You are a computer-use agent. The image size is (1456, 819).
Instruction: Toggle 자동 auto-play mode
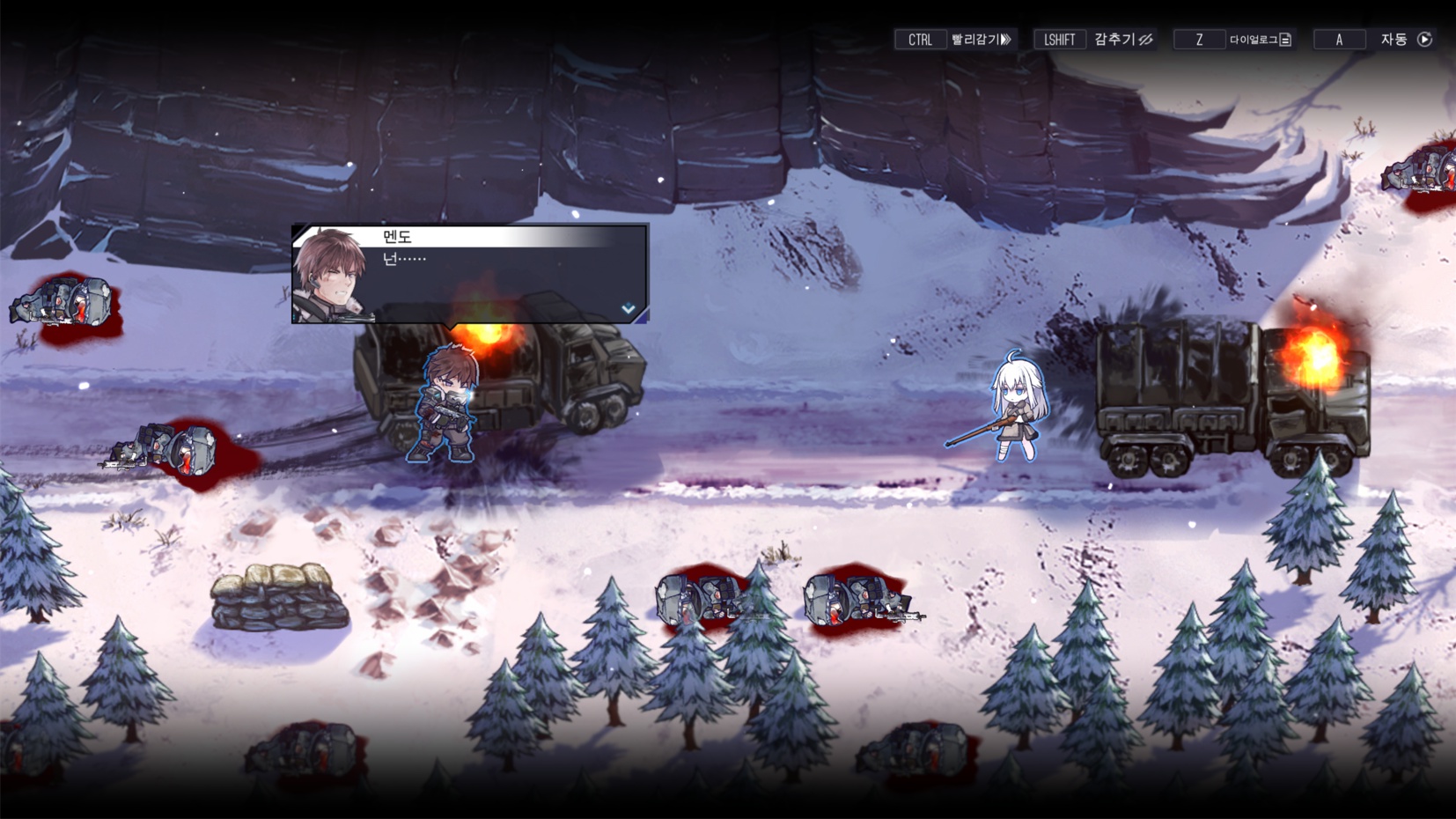1406,40
